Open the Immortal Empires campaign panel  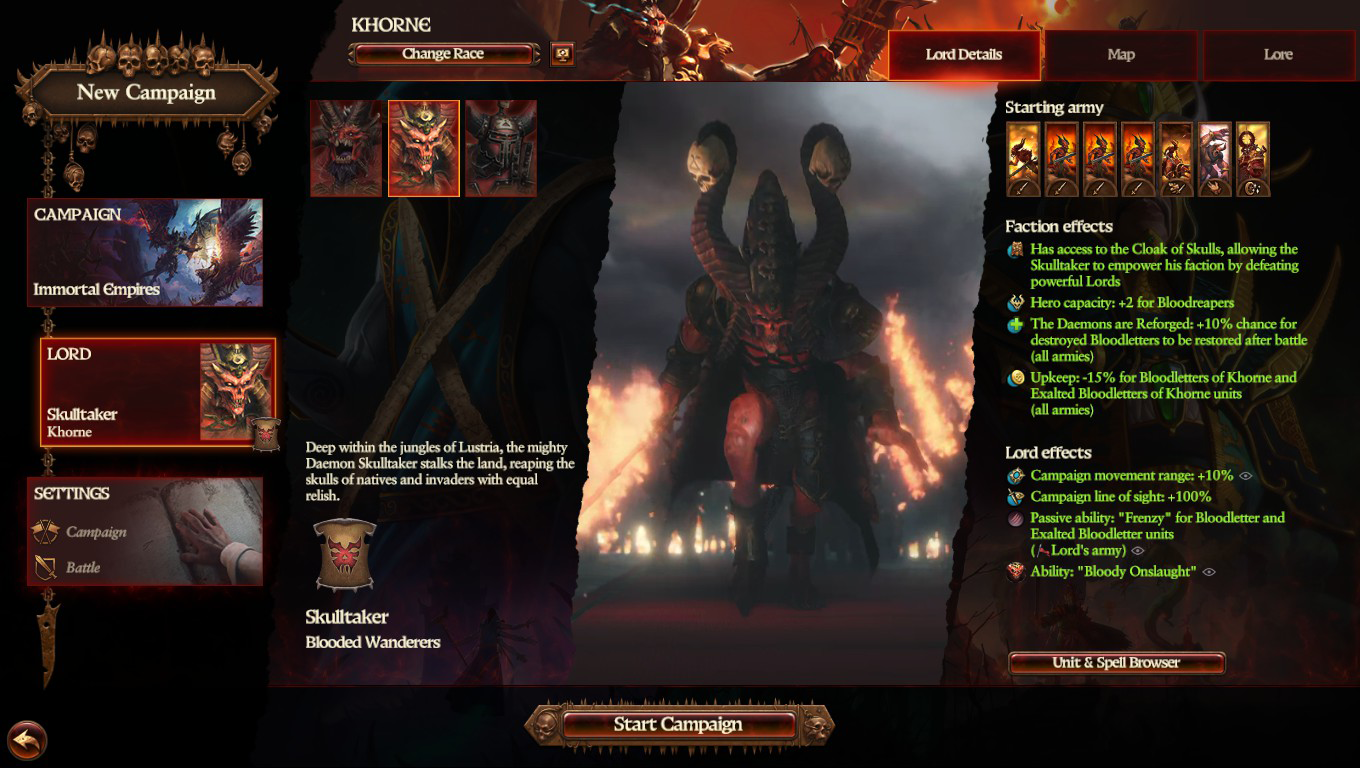pos(146,252)
